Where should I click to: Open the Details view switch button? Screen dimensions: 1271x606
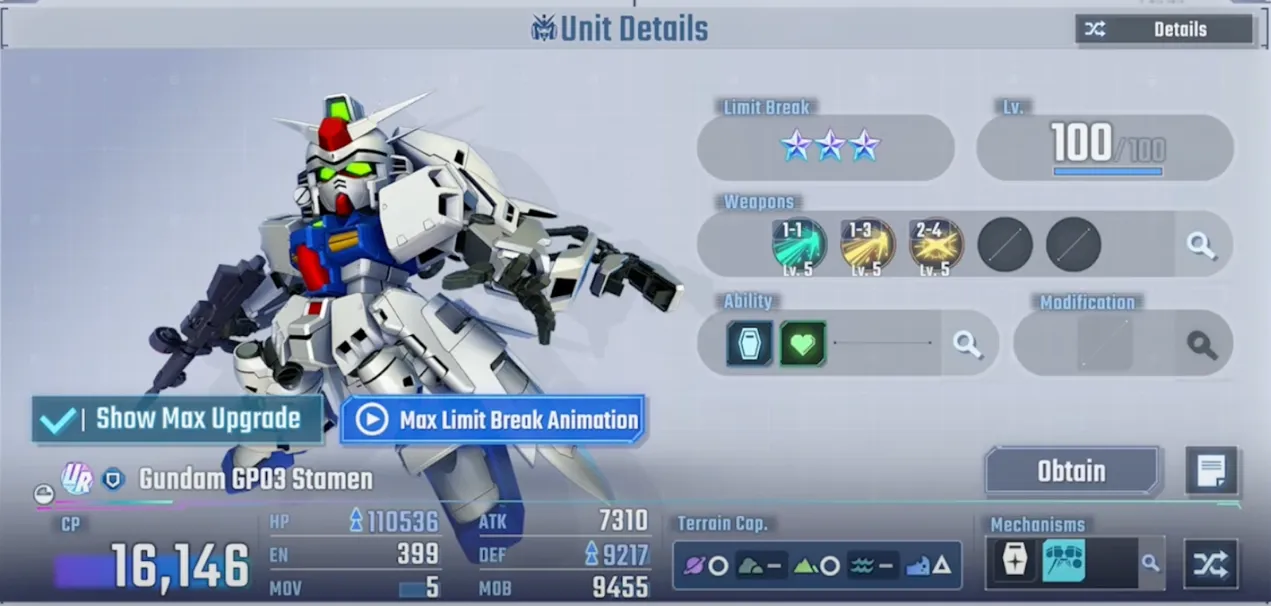click(1163, 30)
